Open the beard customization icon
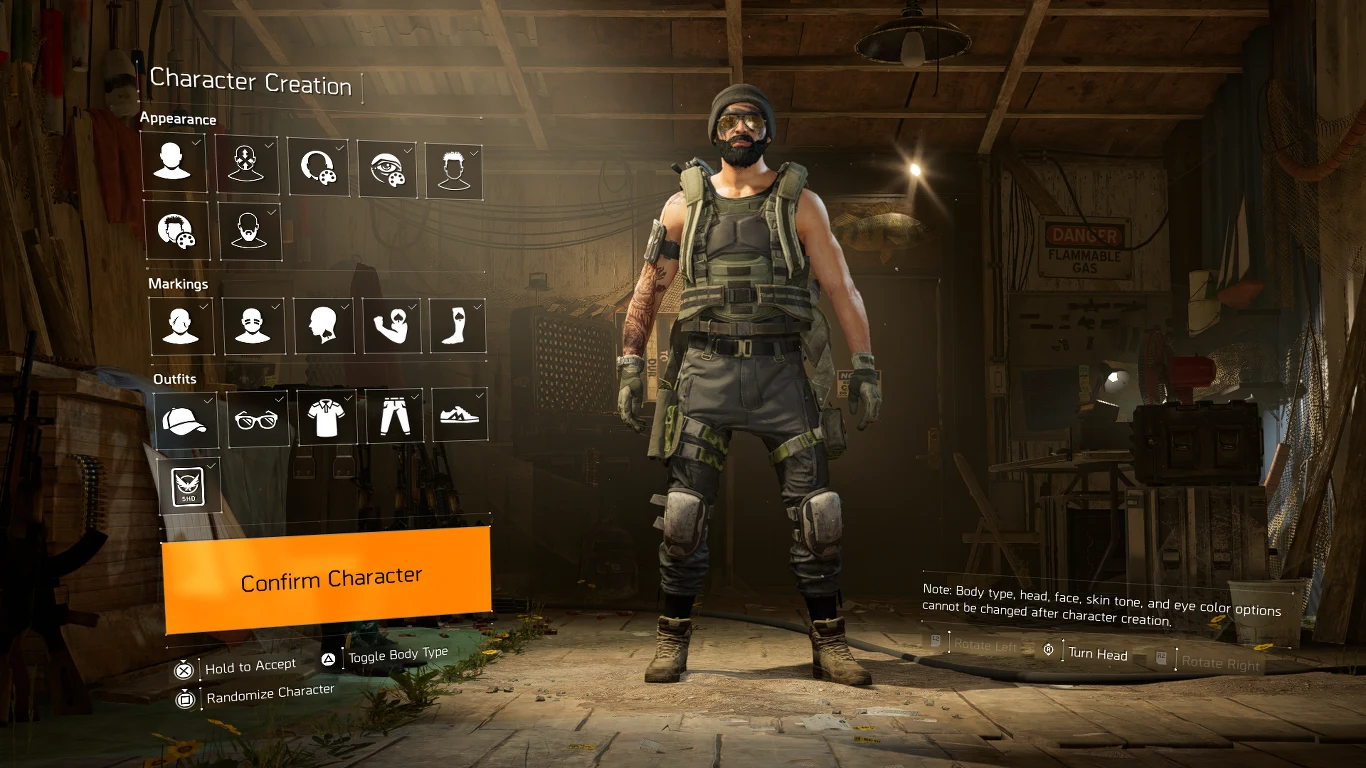Screen dimensions: 1366x768 pyautogui.click(x=250, y=230)
